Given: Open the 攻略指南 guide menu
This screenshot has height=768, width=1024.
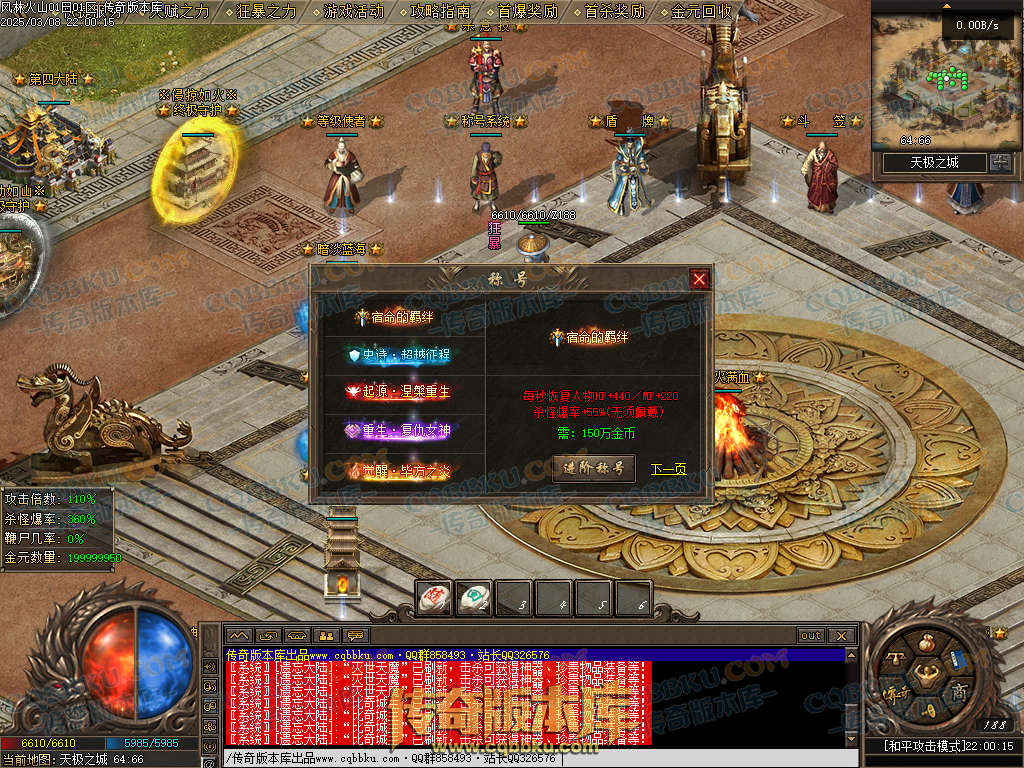Looking at the screenshot, I should 441,12.
